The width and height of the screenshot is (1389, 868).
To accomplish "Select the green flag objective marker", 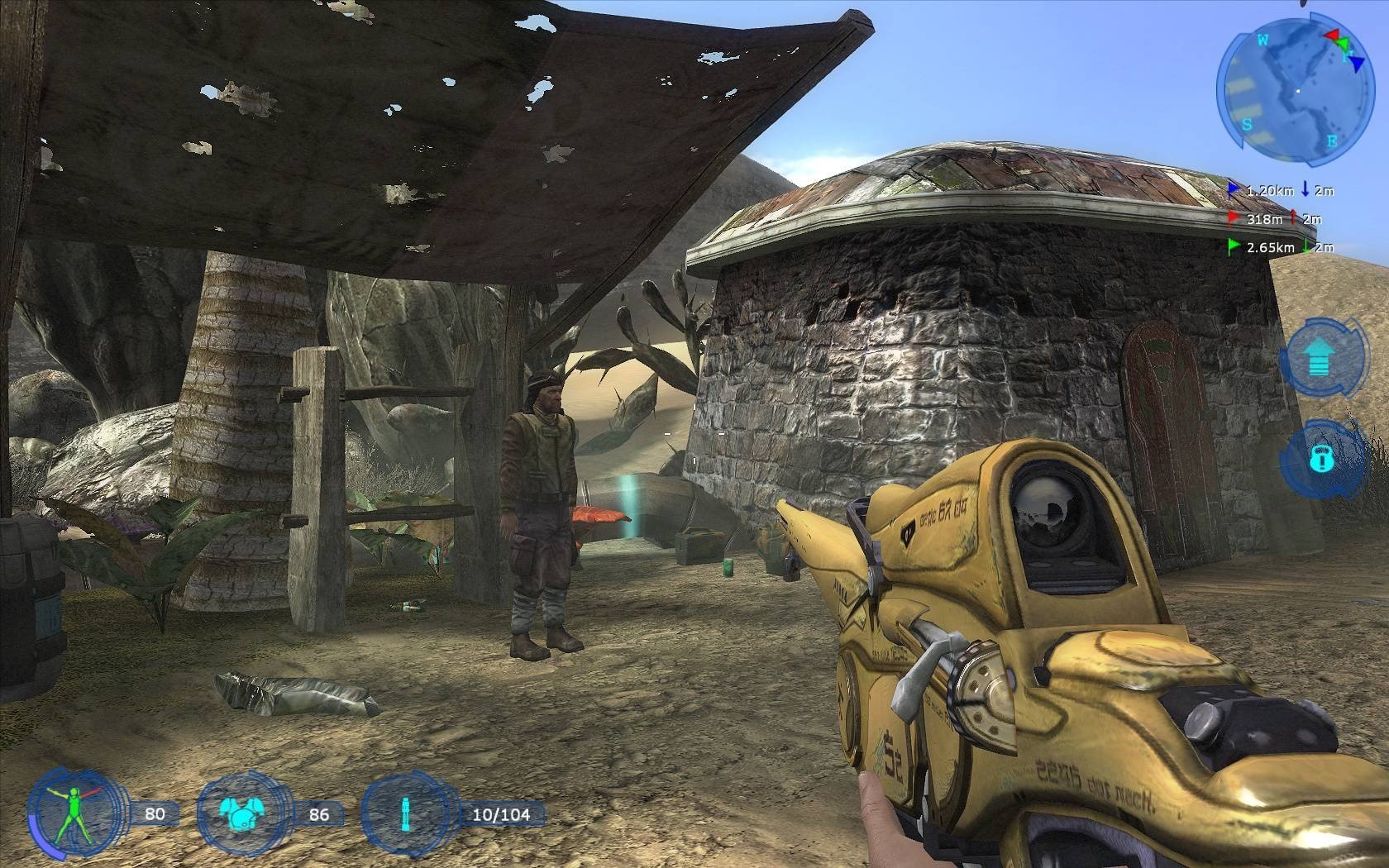I will click(x=1234, y=246).
